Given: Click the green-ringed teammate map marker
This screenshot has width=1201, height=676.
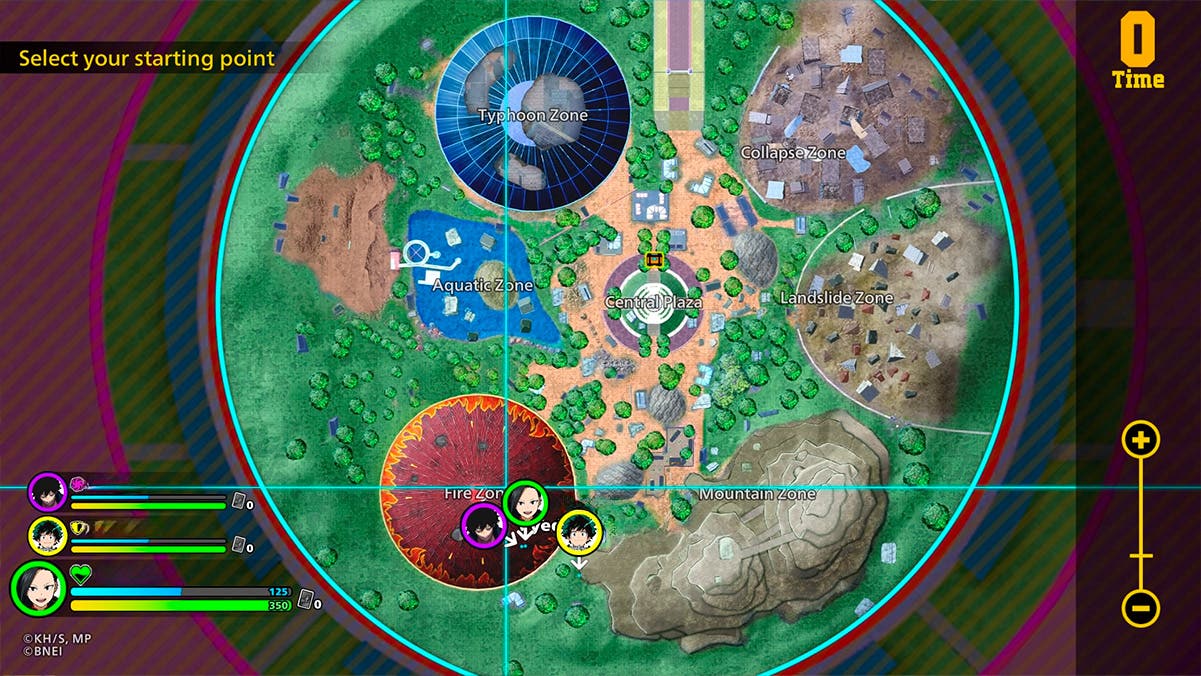Looking at the screenshot, I should pyautogui.click(x=525, y=502).
